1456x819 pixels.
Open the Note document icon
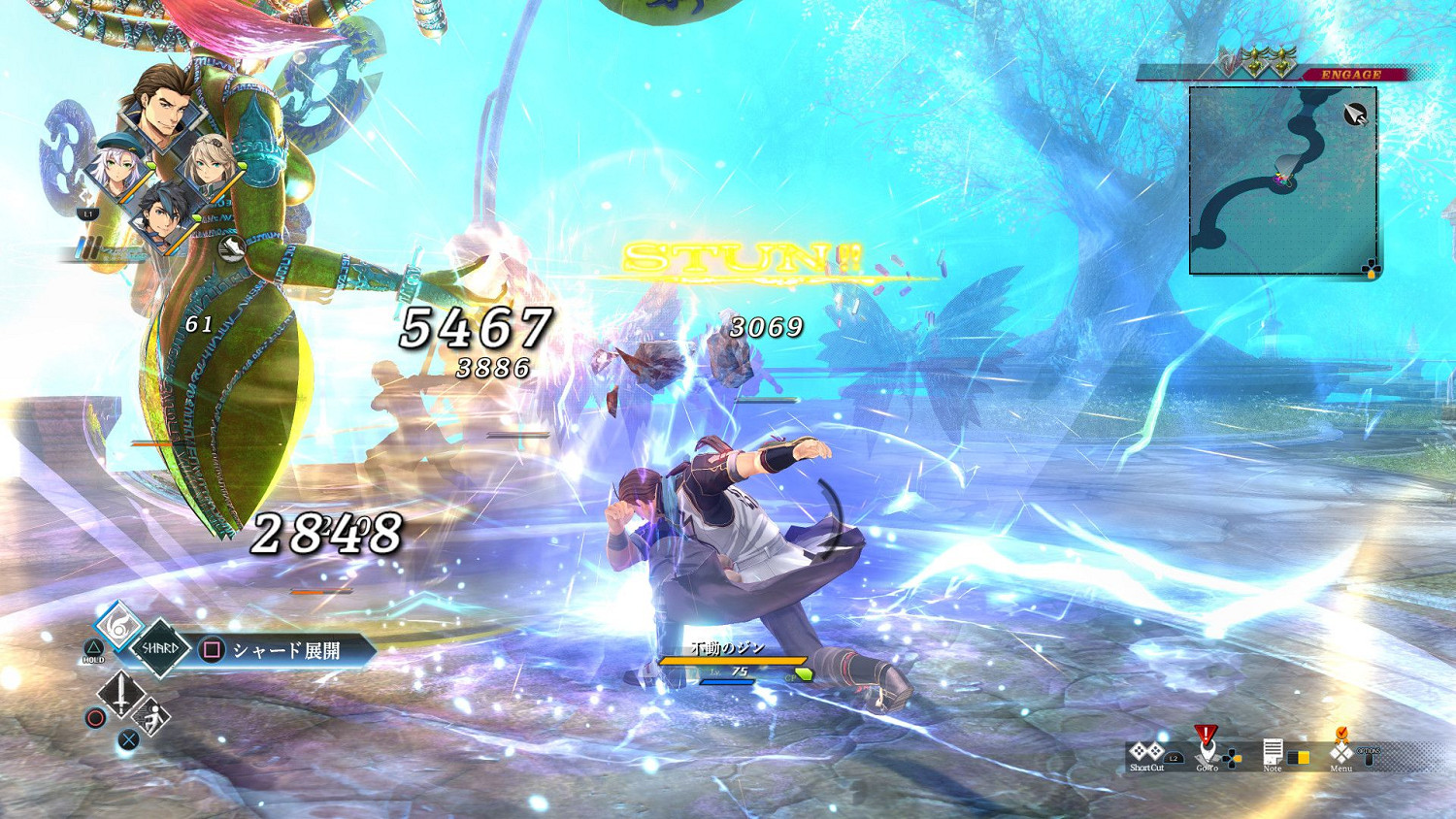[1273, 752]
